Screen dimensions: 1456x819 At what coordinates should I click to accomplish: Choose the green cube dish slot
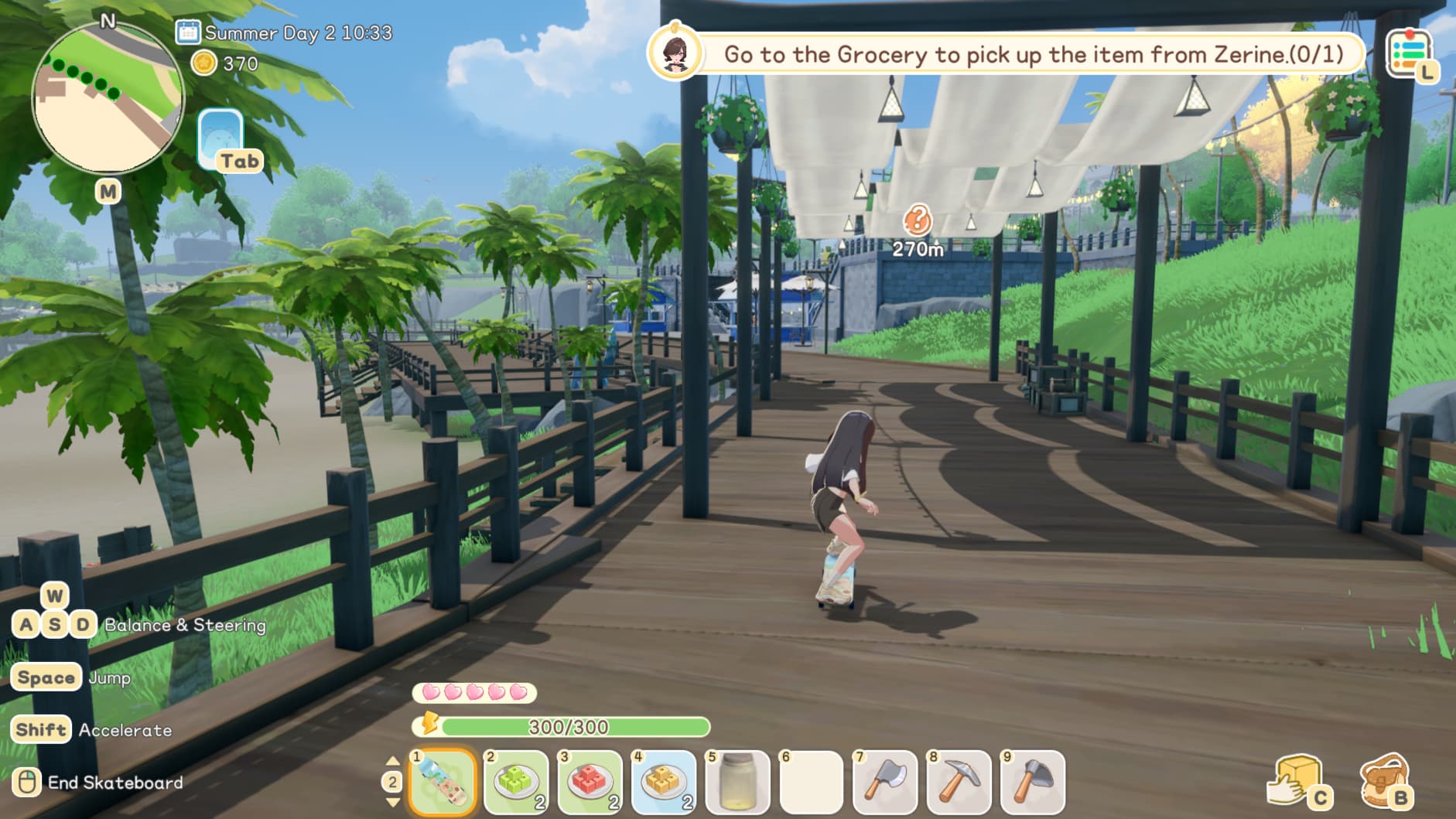pyautogui.click(x=517, y=782)
